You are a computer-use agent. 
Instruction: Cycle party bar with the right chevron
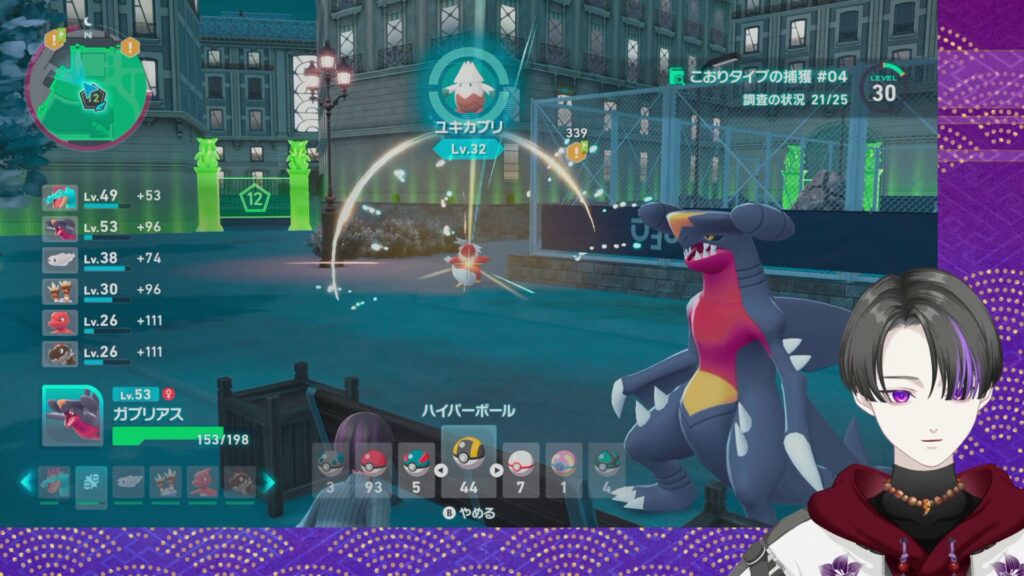point(268,482)
